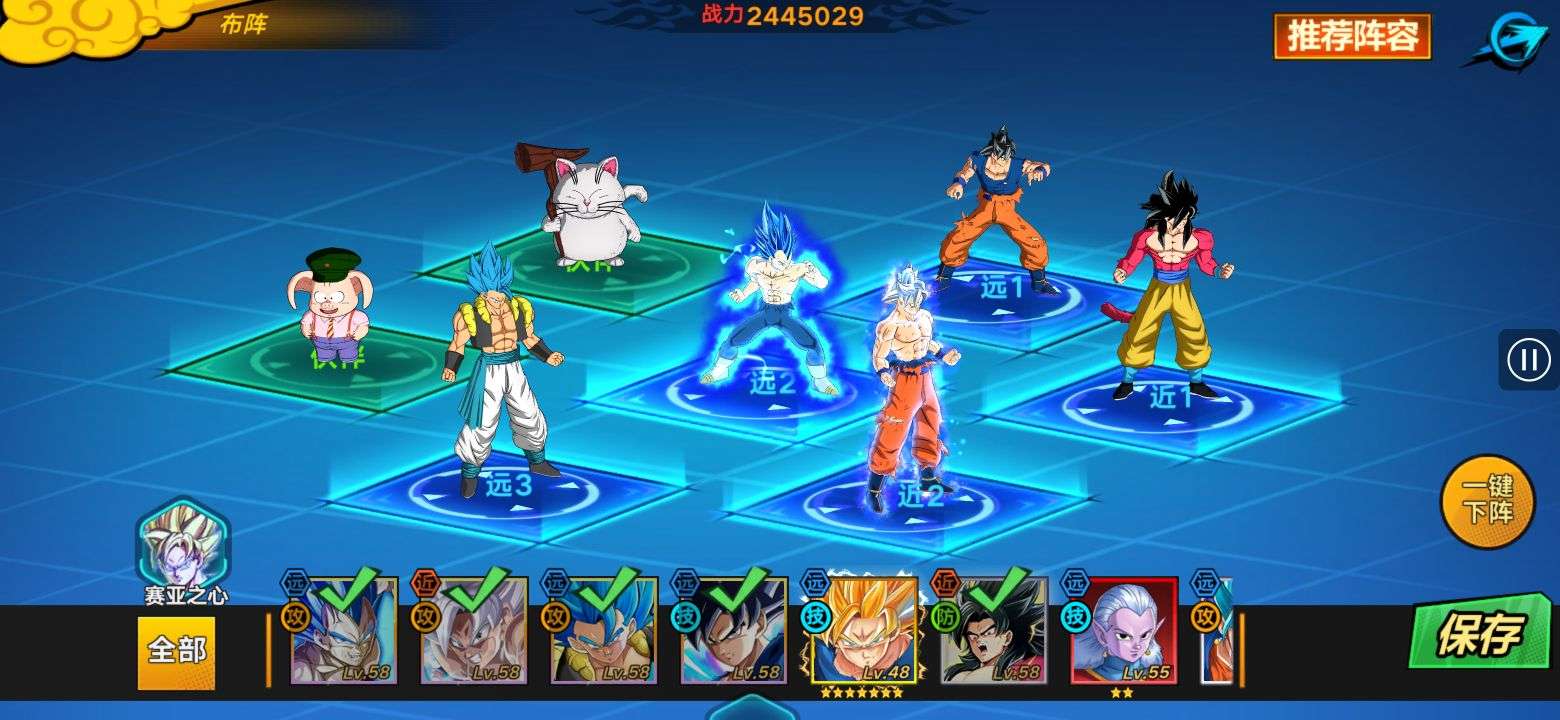
Task: Remove all heroes using 一键下阵
Action: [1487, 501]
